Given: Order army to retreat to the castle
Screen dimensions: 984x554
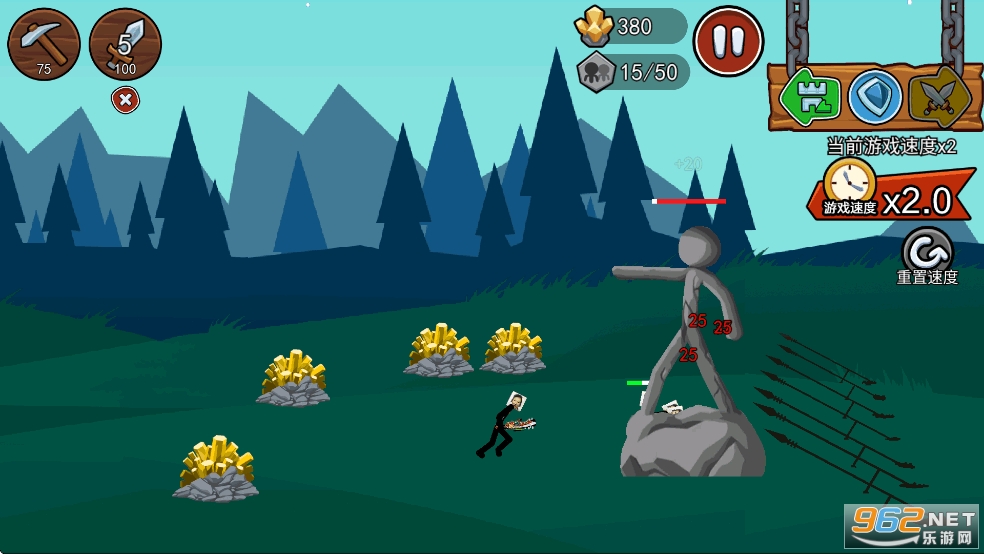Looking at the screenshot, I should coord(810,97).
